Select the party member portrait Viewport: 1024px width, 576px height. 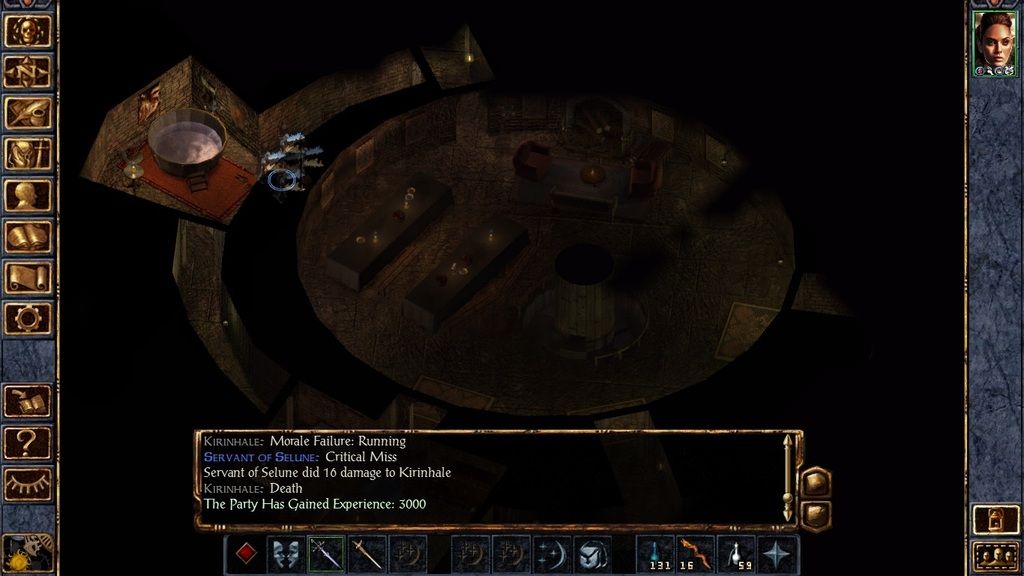(995, 43)
